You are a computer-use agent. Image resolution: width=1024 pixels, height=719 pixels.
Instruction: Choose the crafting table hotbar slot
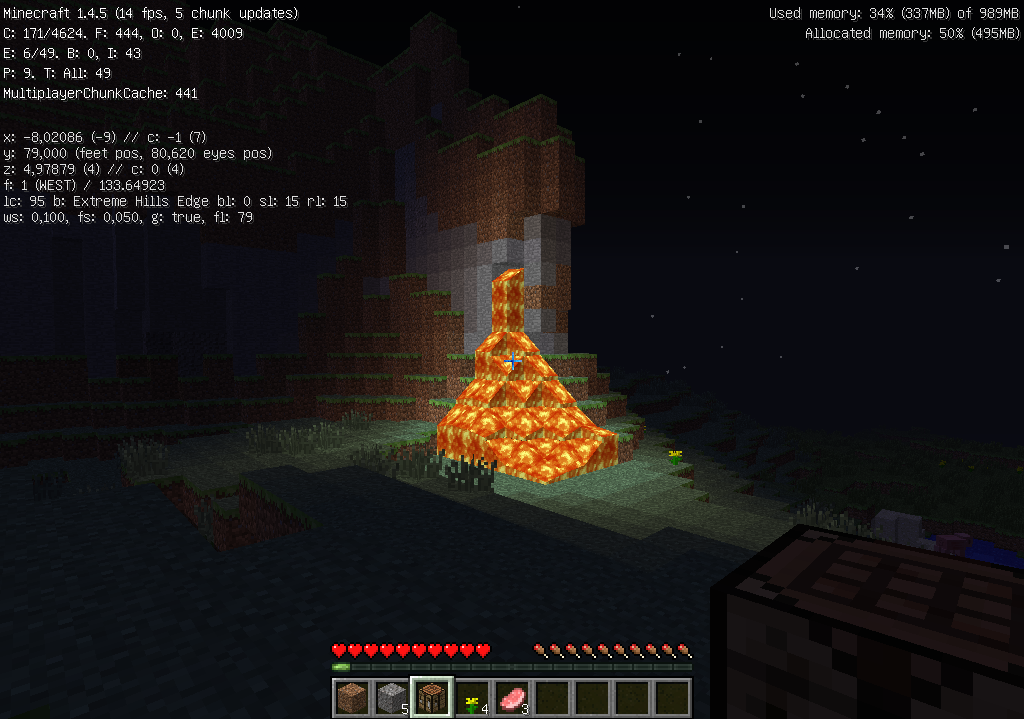(432, 696)
